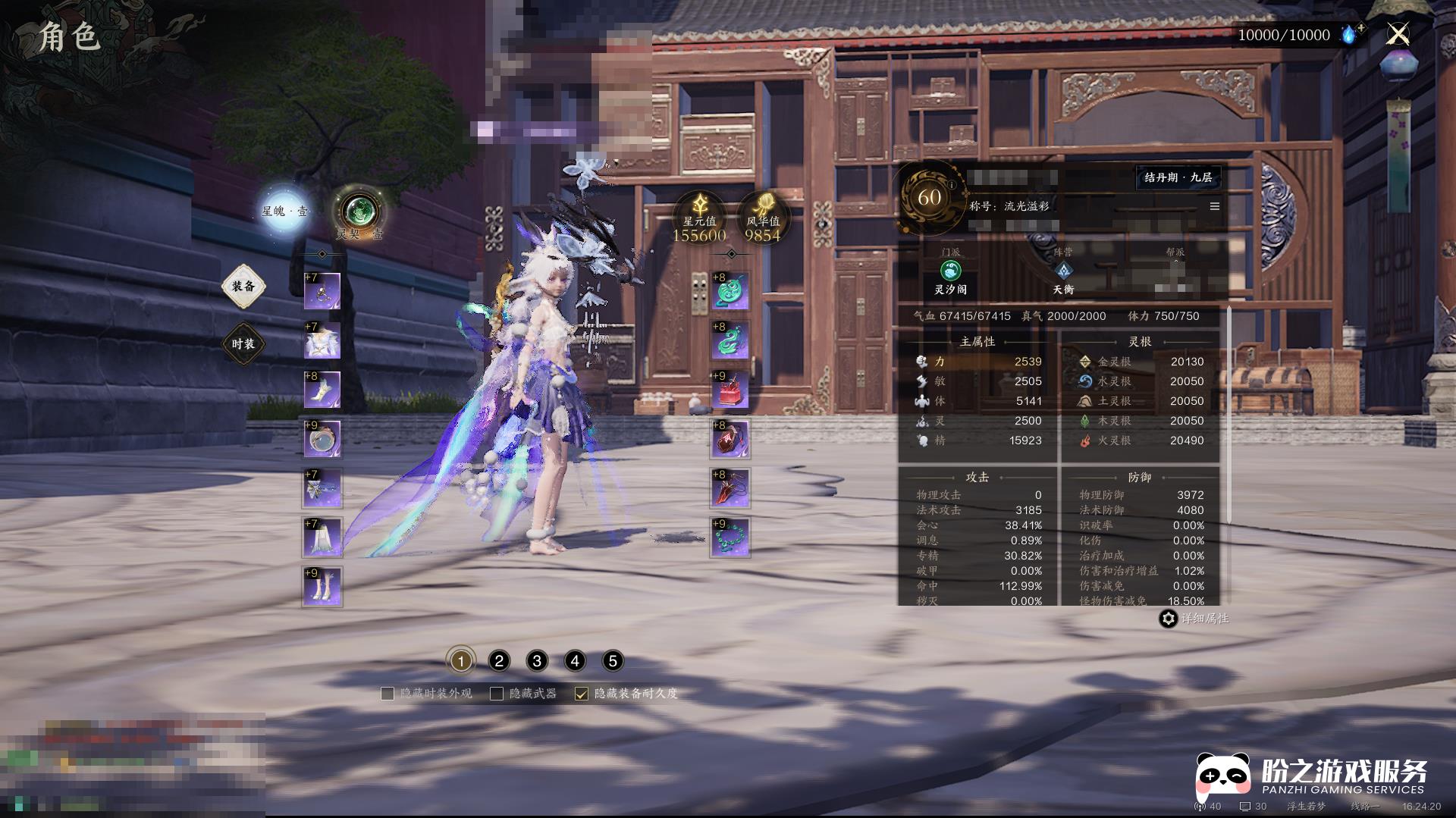Viewport: 1456px width, 818px height.
Task: Click the 风华值 rose emblem
Action: 763,215
